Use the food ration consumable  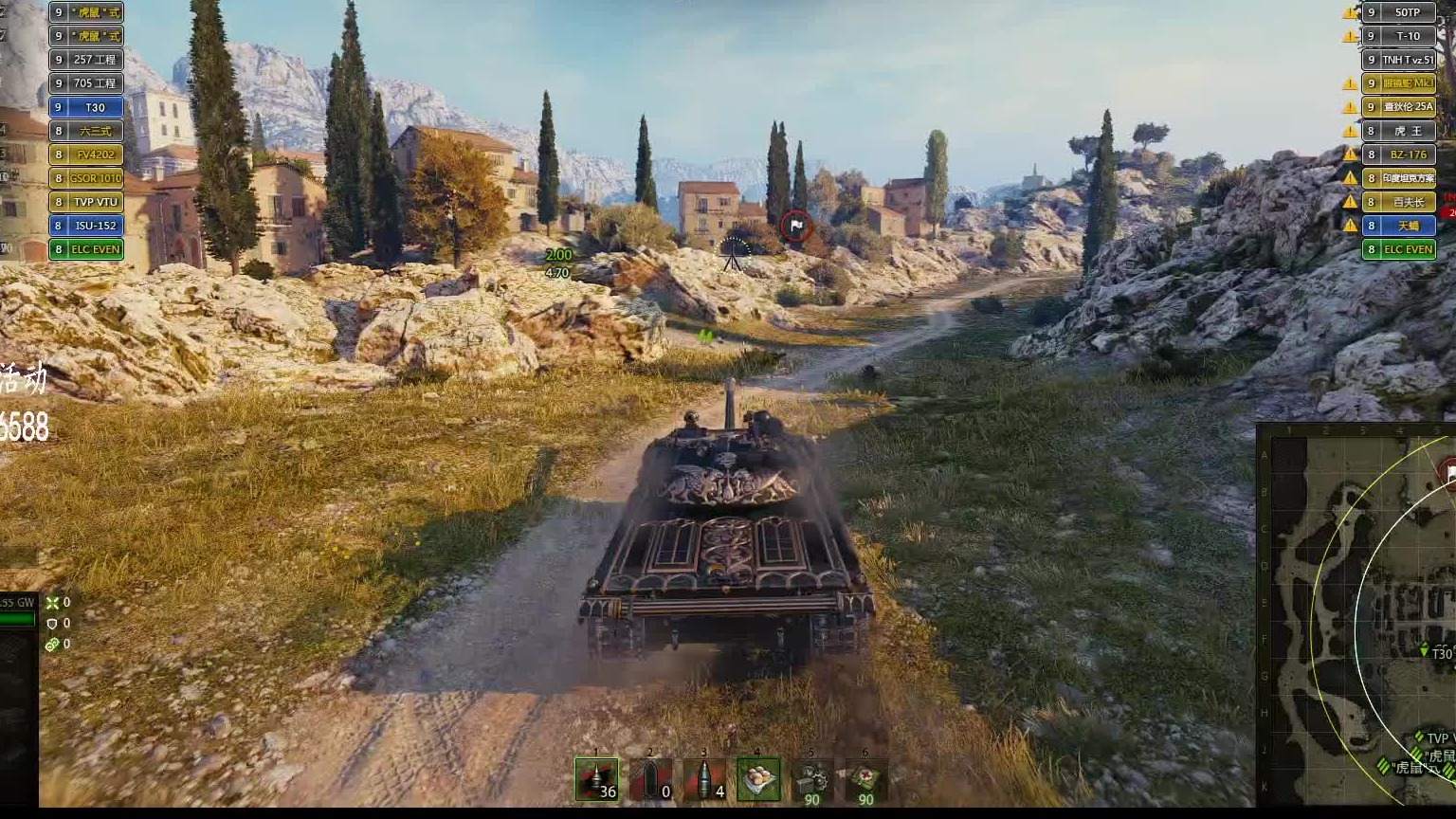coord(759,779)
